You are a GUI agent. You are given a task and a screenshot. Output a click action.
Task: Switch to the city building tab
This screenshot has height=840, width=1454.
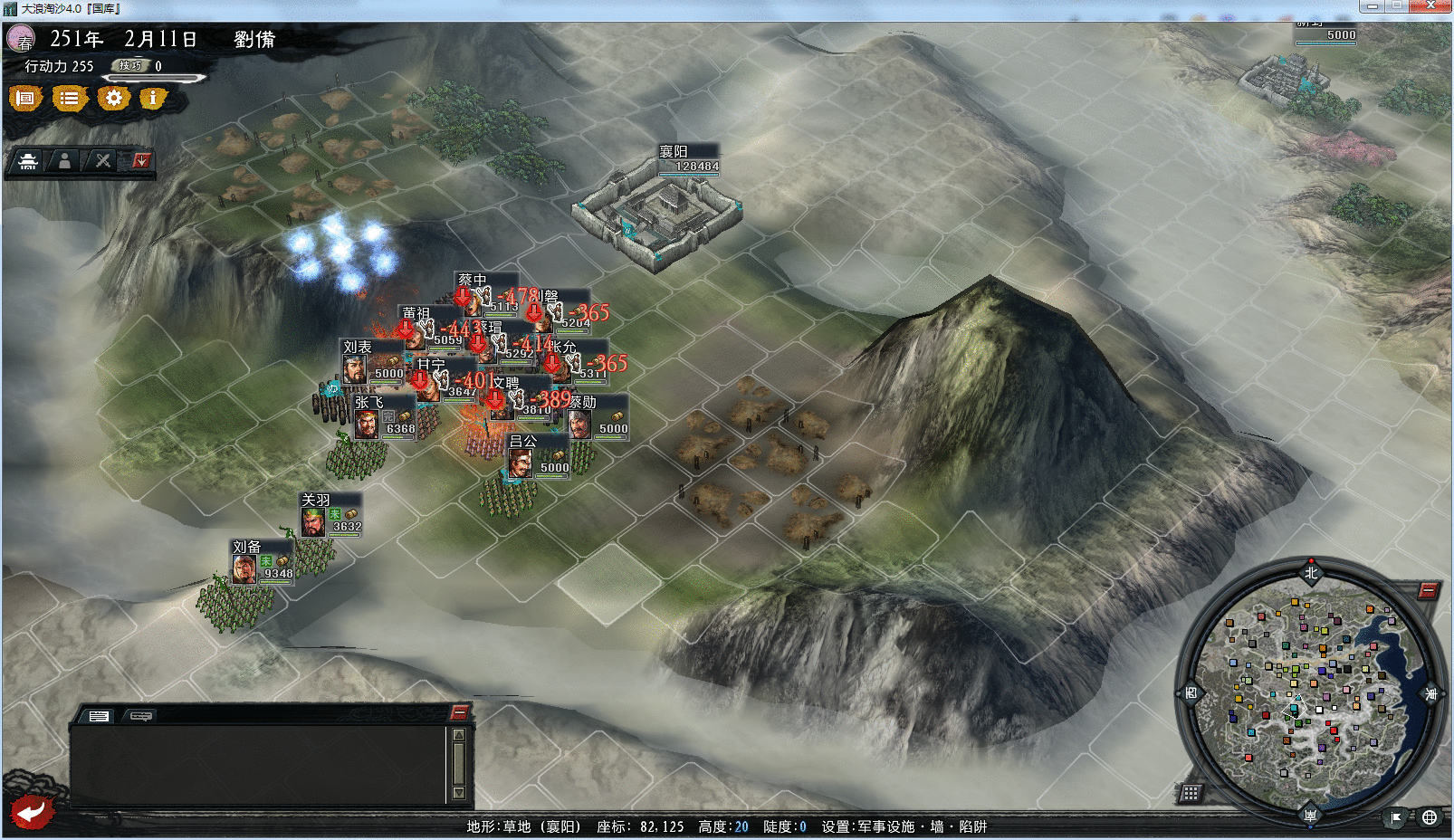click(x=28, y=161)
